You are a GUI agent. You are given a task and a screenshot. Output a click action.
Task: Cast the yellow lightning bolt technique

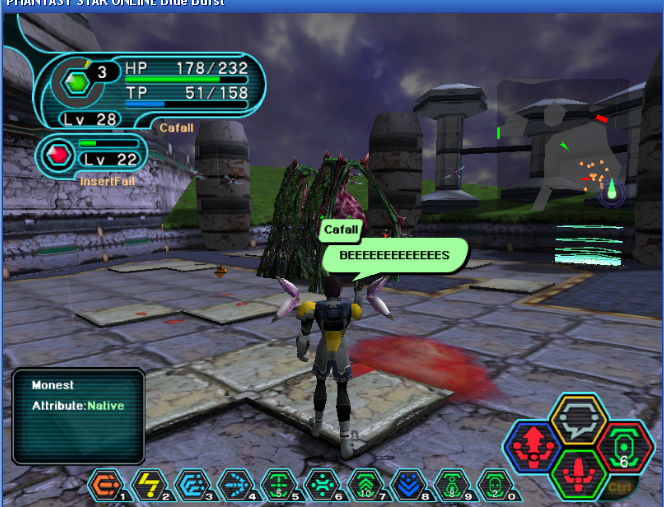[x=147, y=485]
